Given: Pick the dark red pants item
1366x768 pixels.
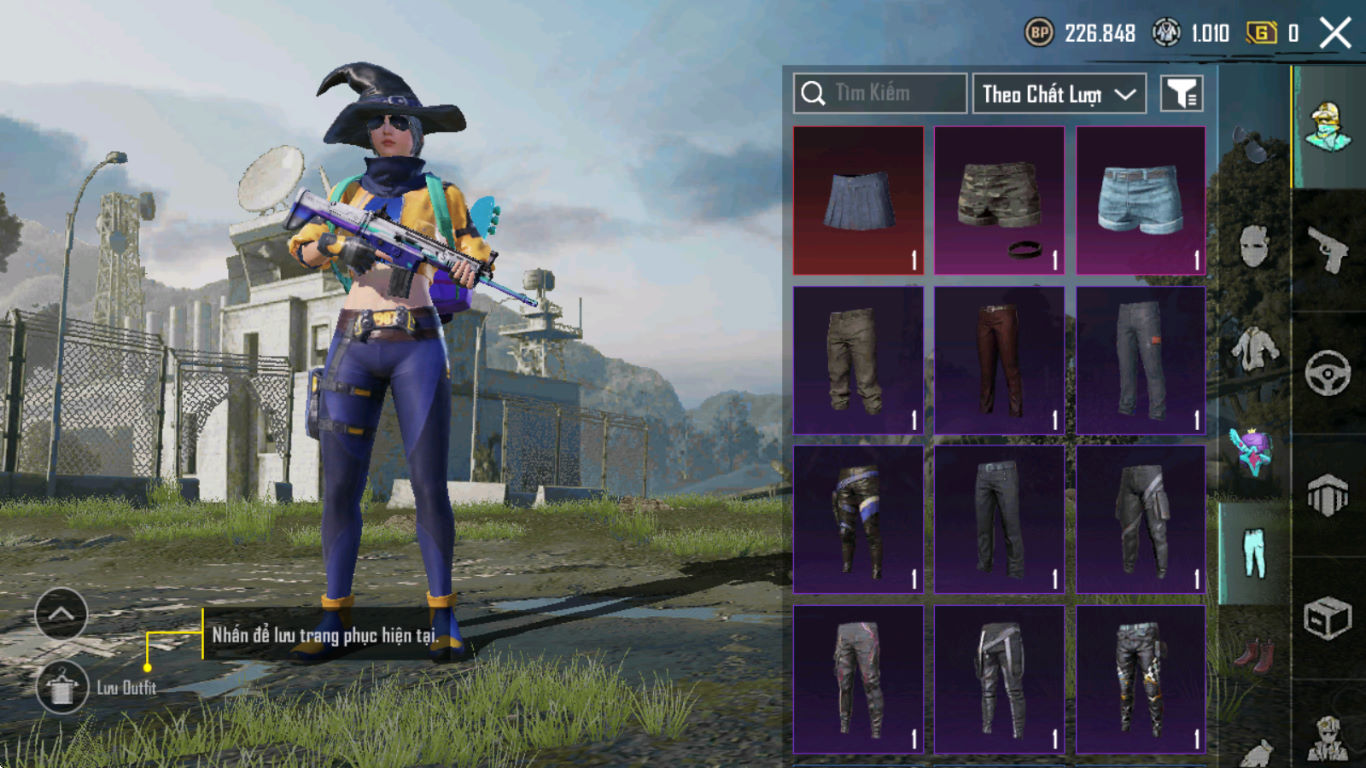Looking at the screenshot, I should click(999, 360).
